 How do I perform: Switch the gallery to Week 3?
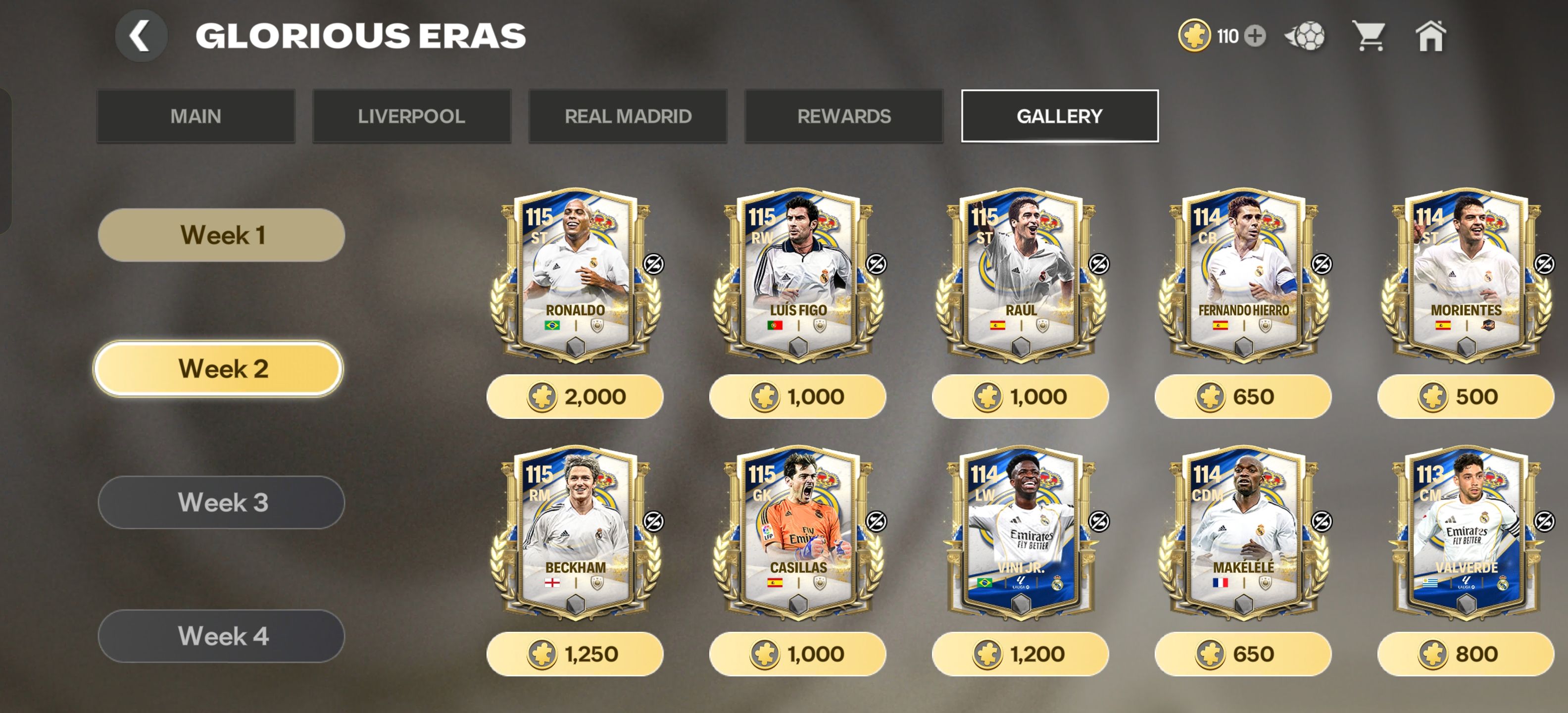tap(222, 503)
